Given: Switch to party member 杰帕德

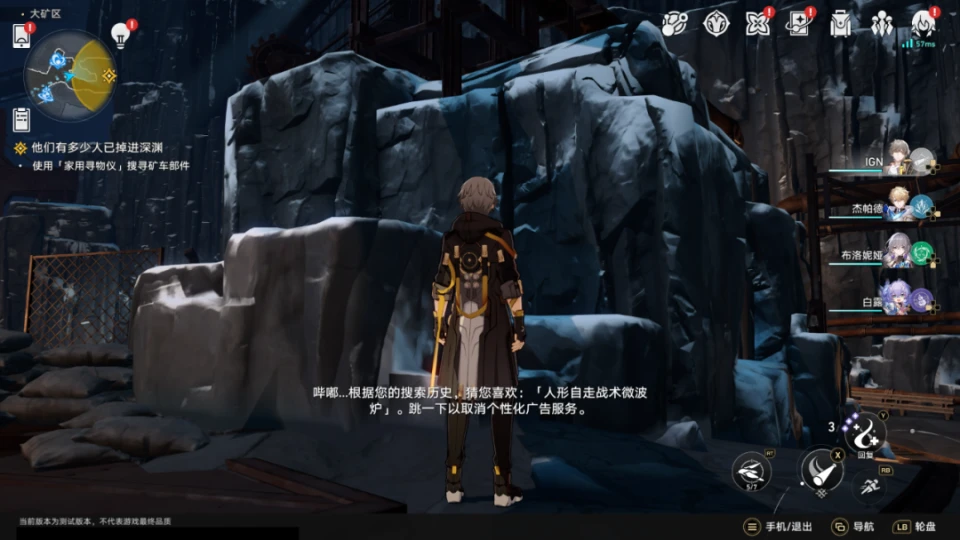Looking at the screenshot, I should coord(895,205).
